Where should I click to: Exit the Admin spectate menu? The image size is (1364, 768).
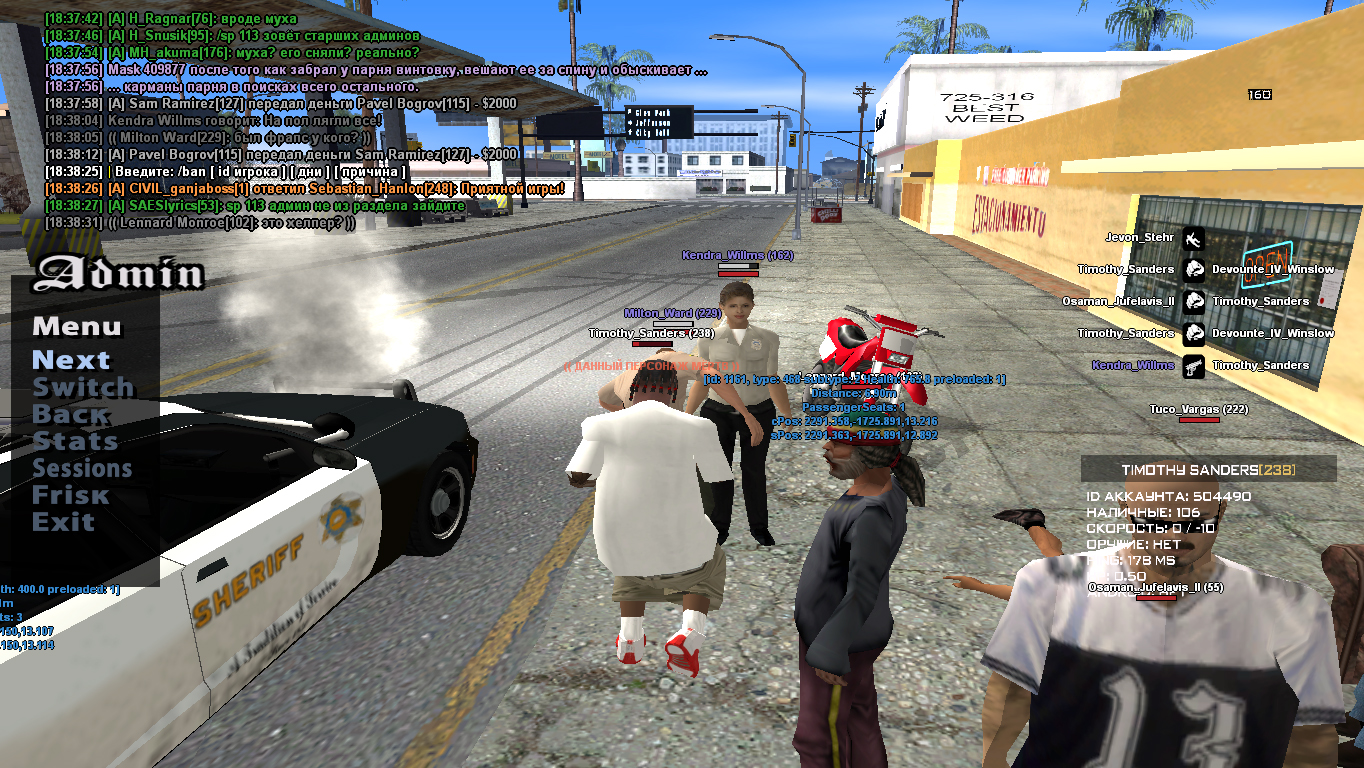click(x=63, y=522)
